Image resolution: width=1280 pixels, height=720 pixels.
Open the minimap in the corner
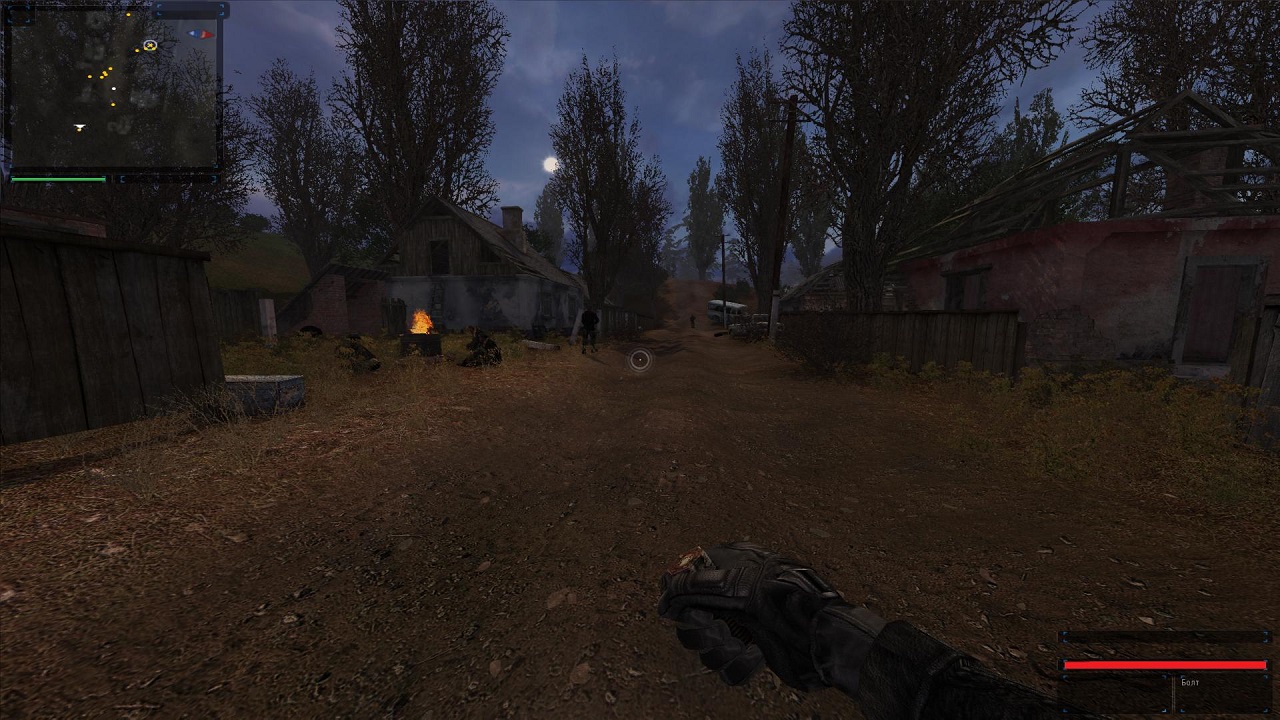pos(112,90)
